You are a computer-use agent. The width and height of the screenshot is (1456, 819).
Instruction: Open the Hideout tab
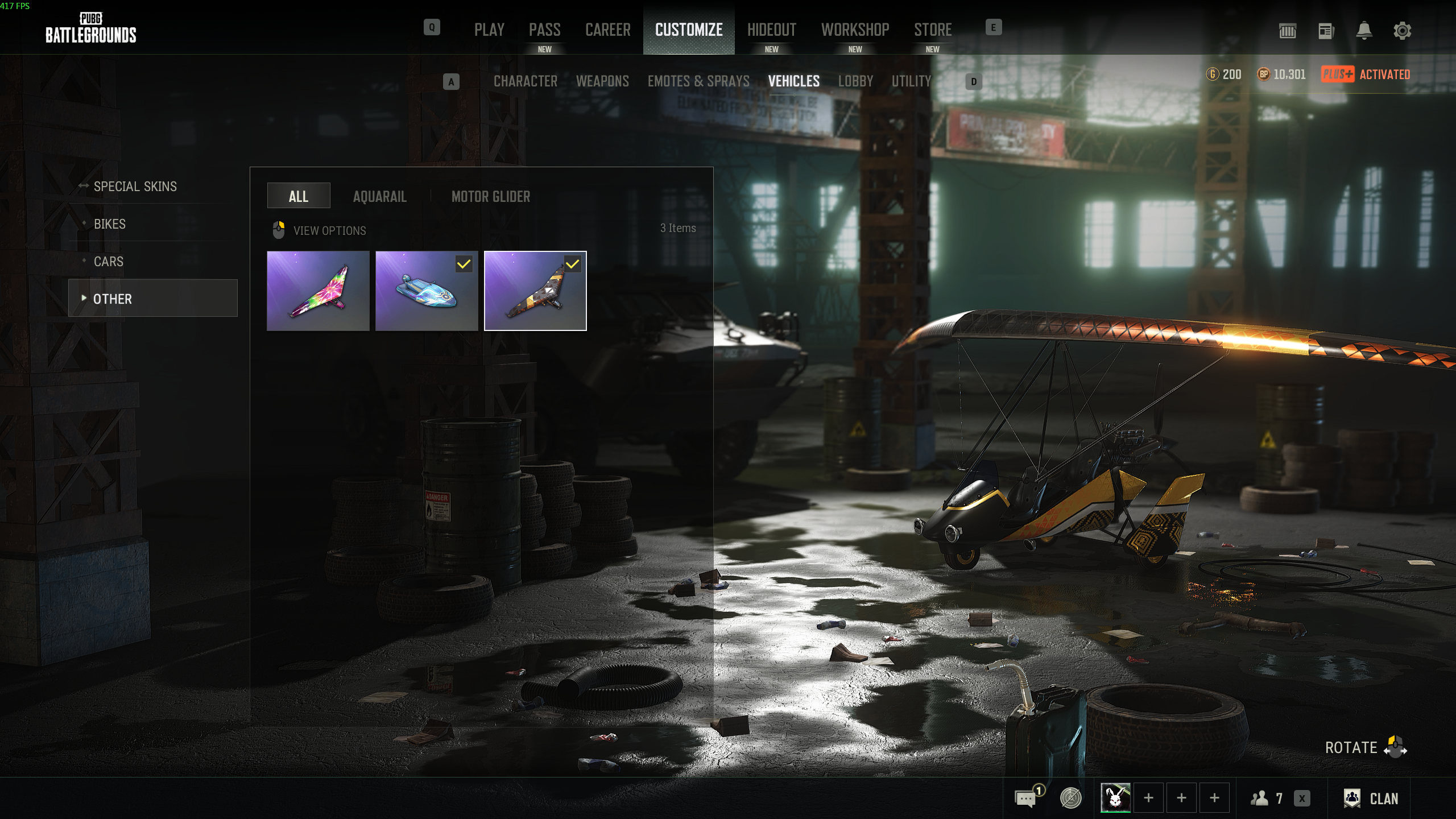pyautogui.click(x=771, y=30)
